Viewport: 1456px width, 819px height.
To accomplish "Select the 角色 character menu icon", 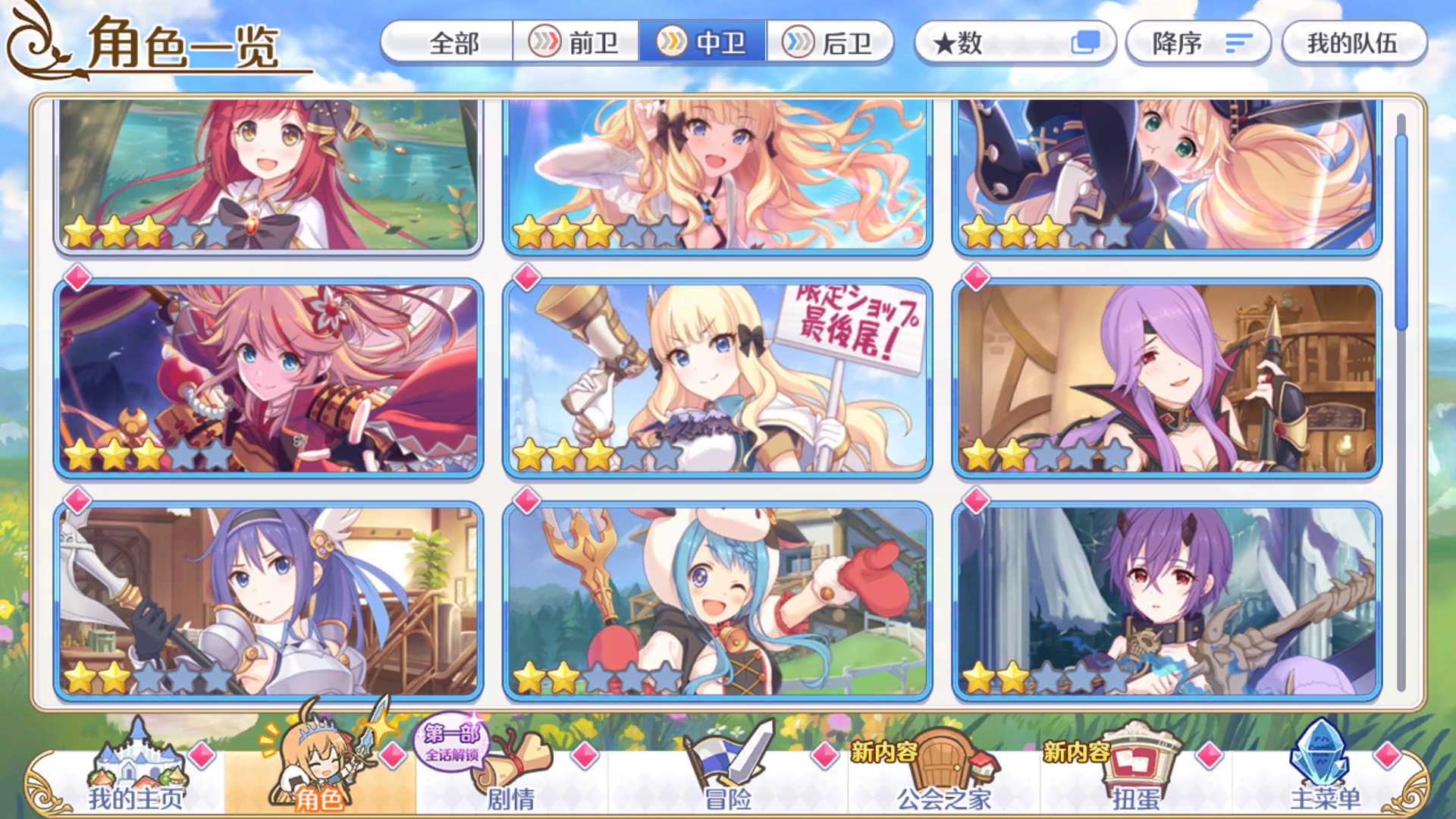I will pos(318,766).
